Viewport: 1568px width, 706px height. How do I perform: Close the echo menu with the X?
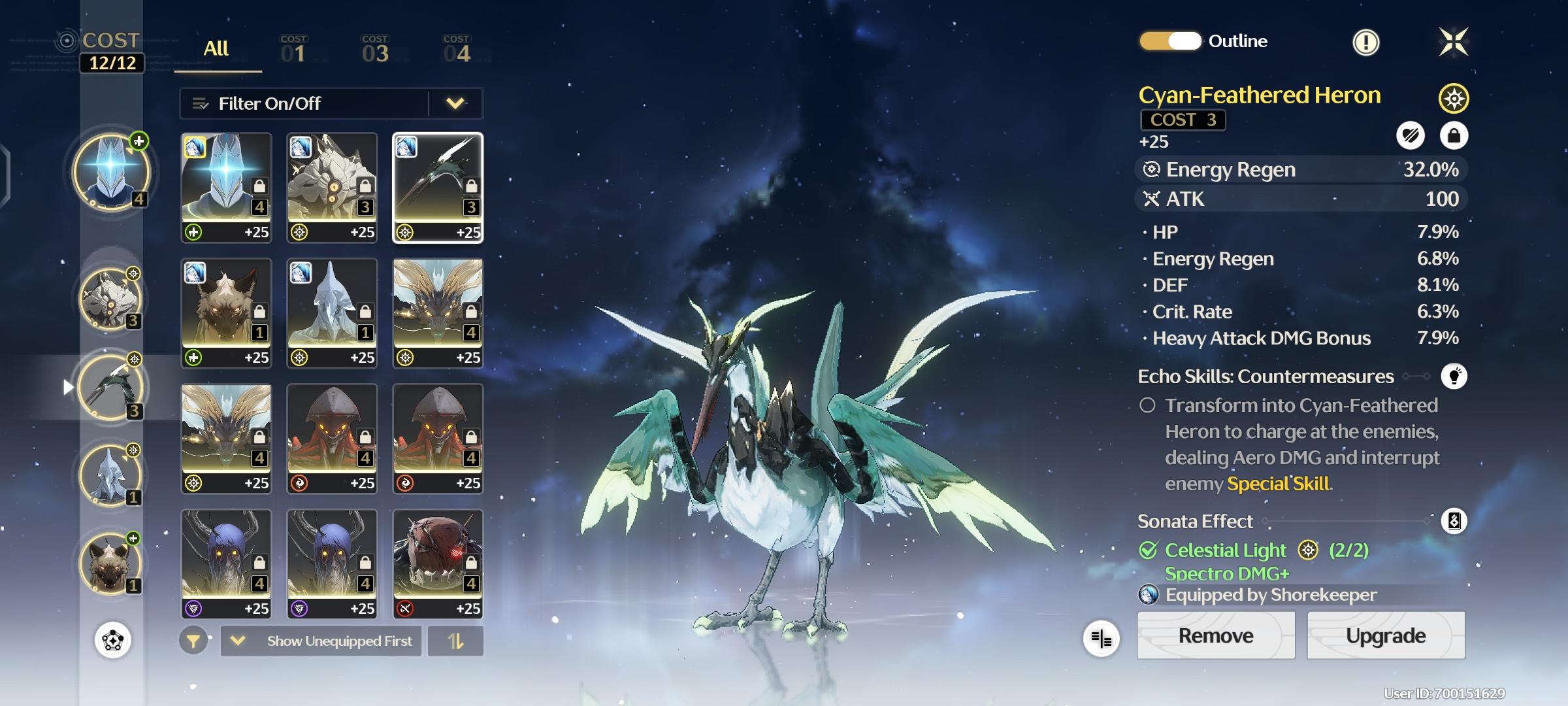coord(1454,42)
